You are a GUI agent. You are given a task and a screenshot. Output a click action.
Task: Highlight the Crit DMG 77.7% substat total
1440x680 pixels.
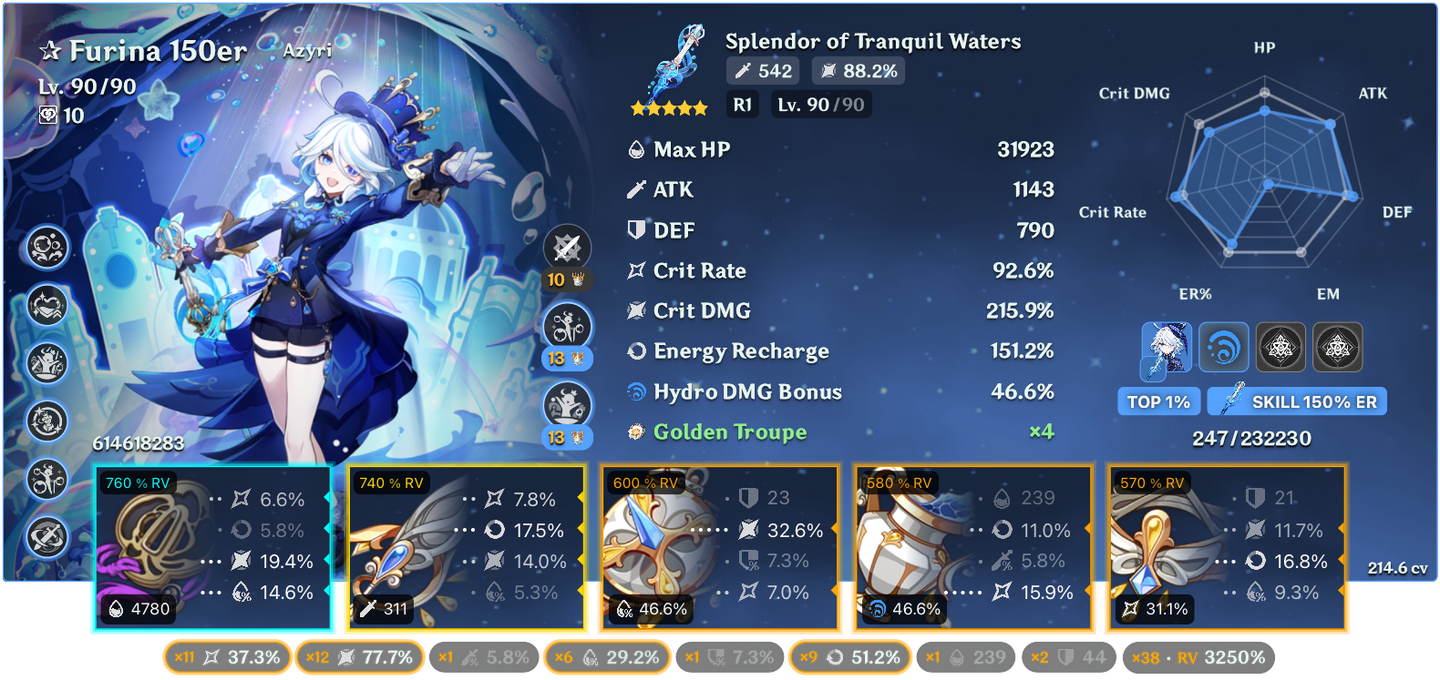click(x=360, y=657)
